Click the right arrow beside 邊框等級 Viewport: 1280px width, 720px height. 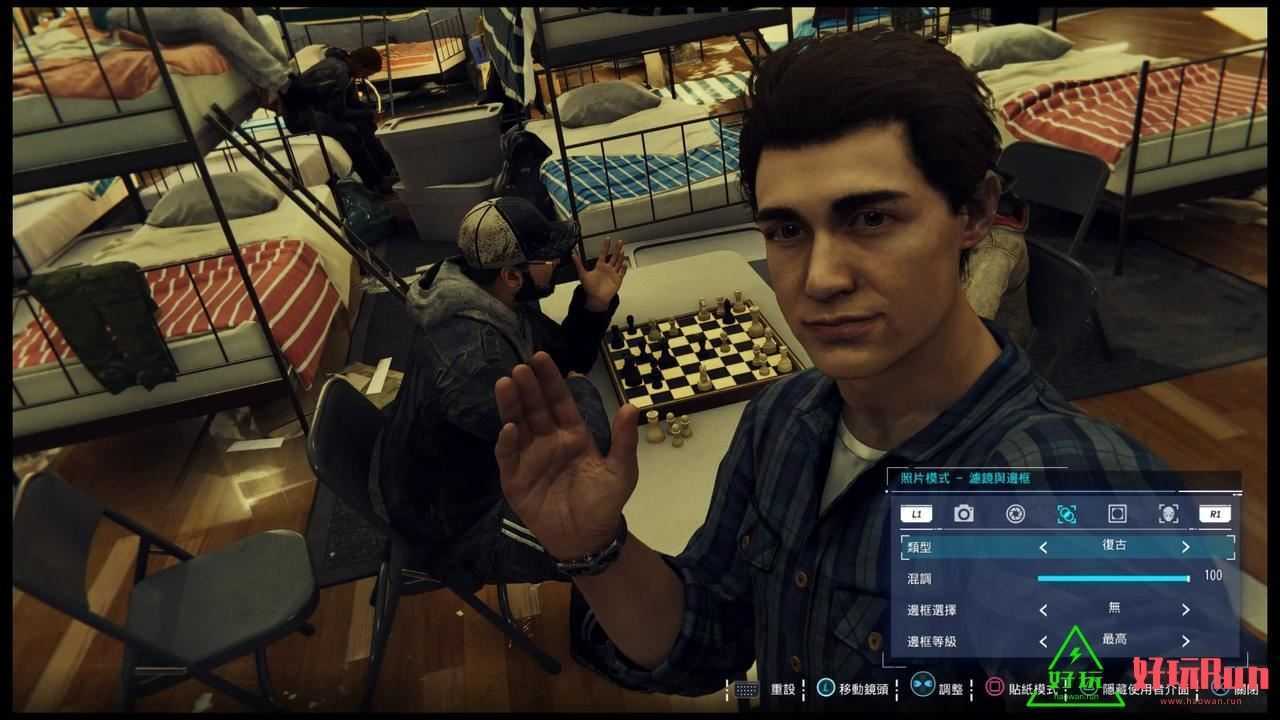click(x=1185, y=641)
